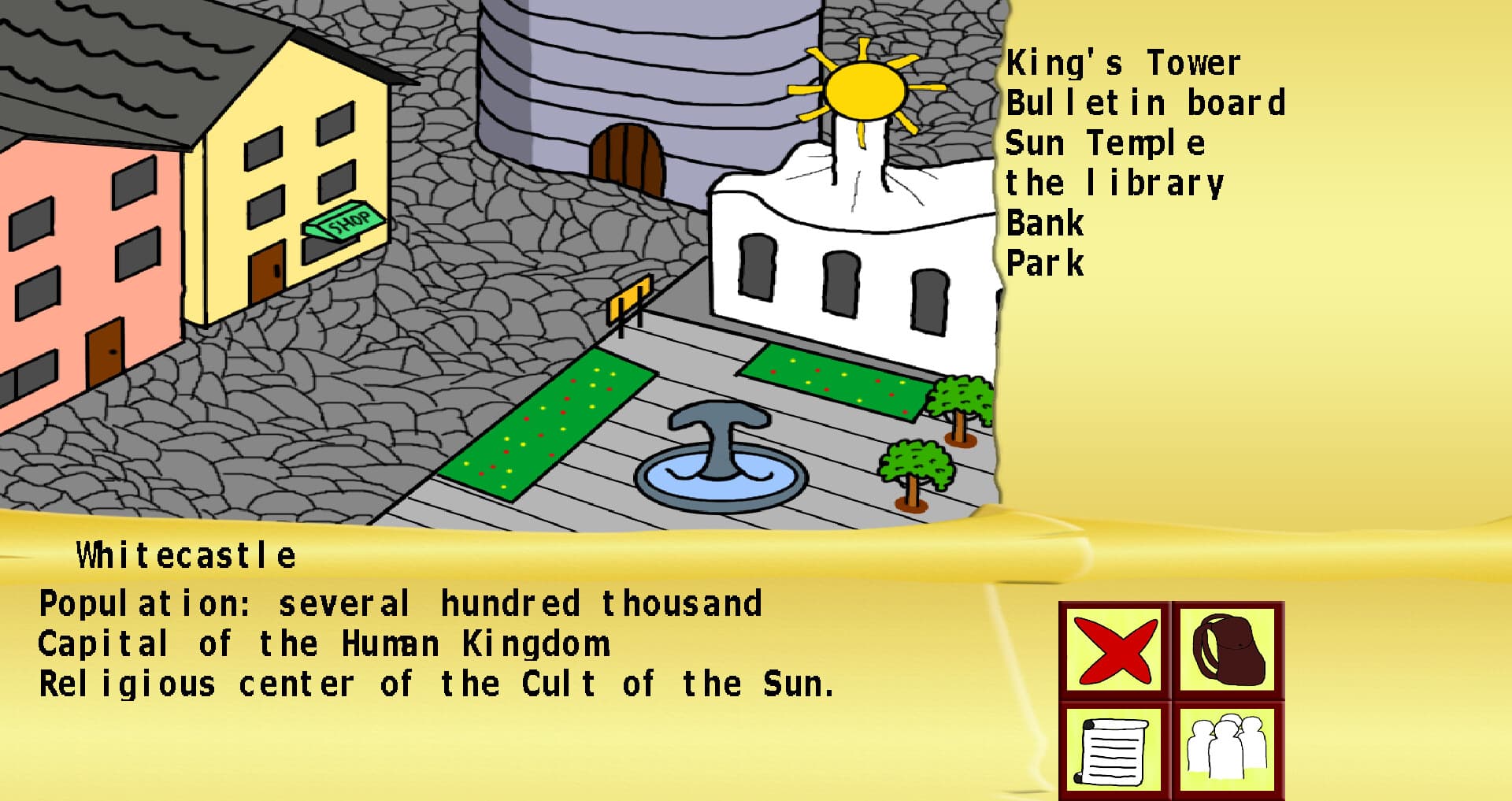Go to the library
Screen dimensions: 1512x801
tap(1114, 184)
